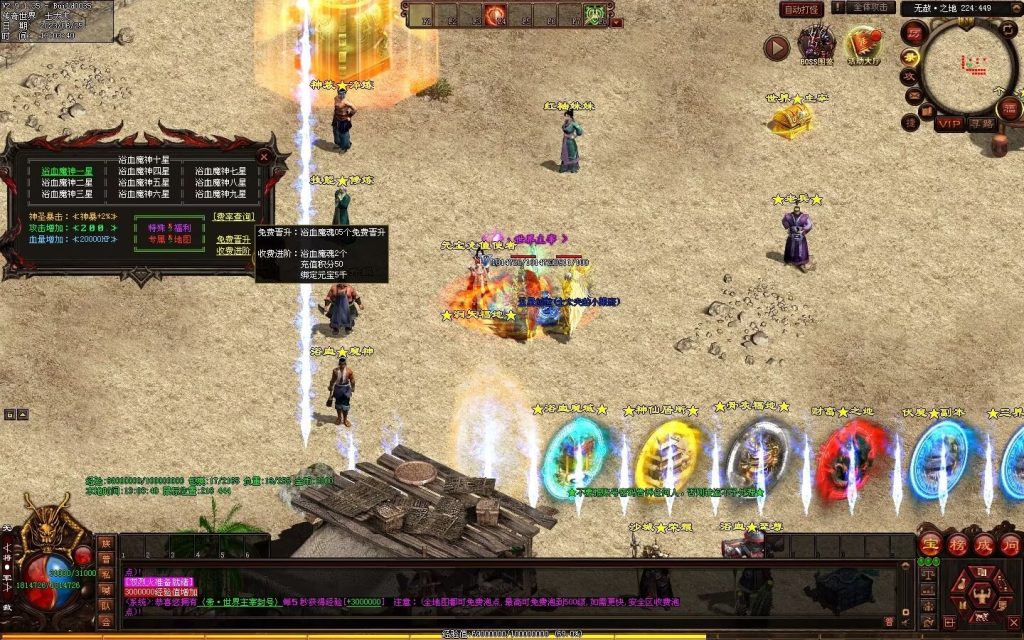Open the 费率查询 rate lookup link
This screenshot has height=640, width=1024.
tap(233, 217)
